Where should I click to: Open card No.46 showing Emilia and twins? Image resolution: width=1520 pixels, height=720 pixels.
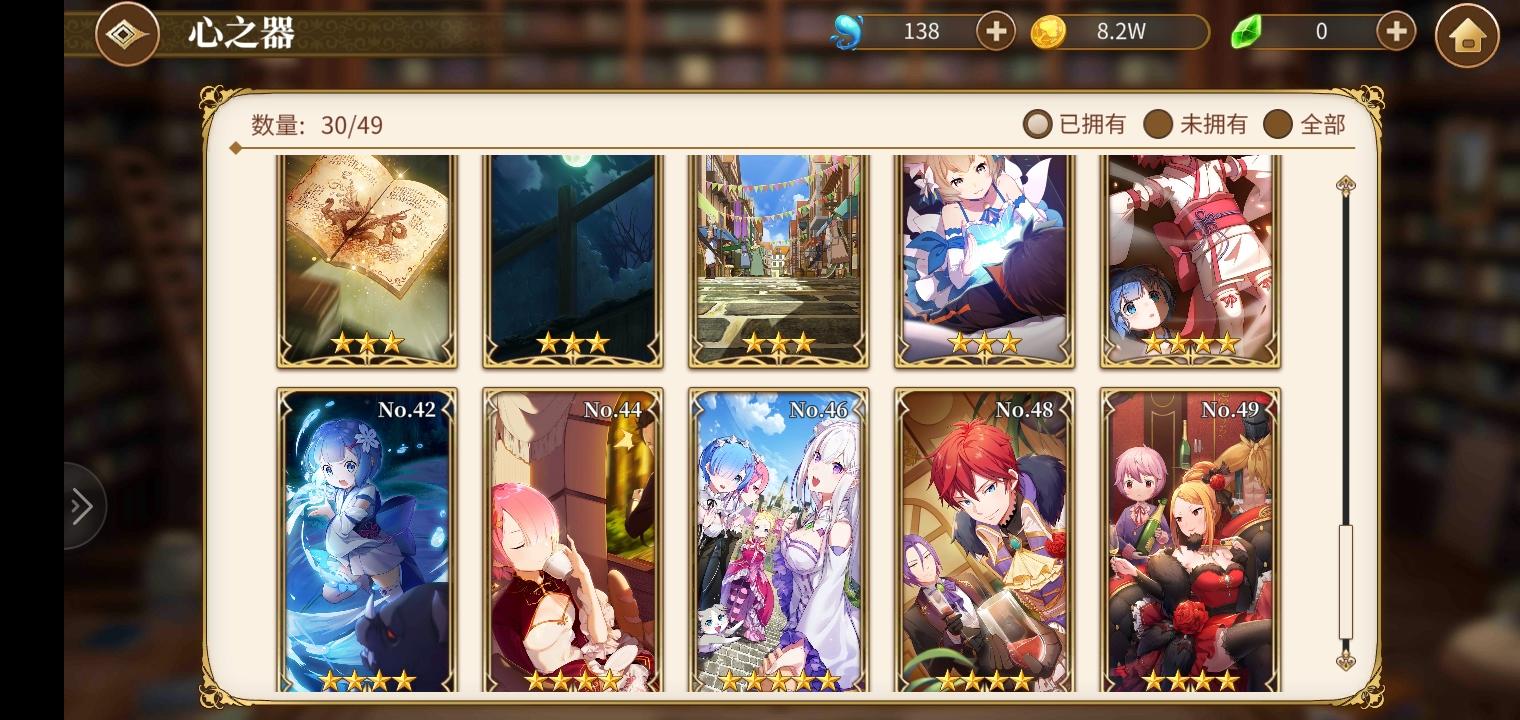(778, 540)
